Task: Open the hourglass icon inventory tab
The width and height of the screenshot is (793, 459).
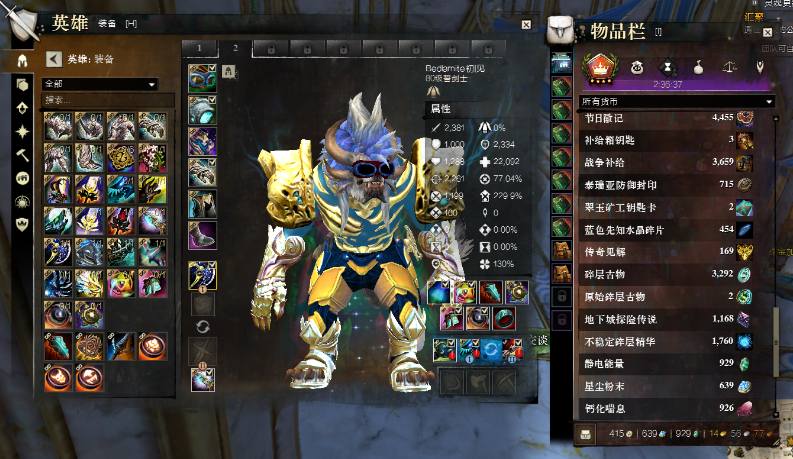Action: [665, 68]
